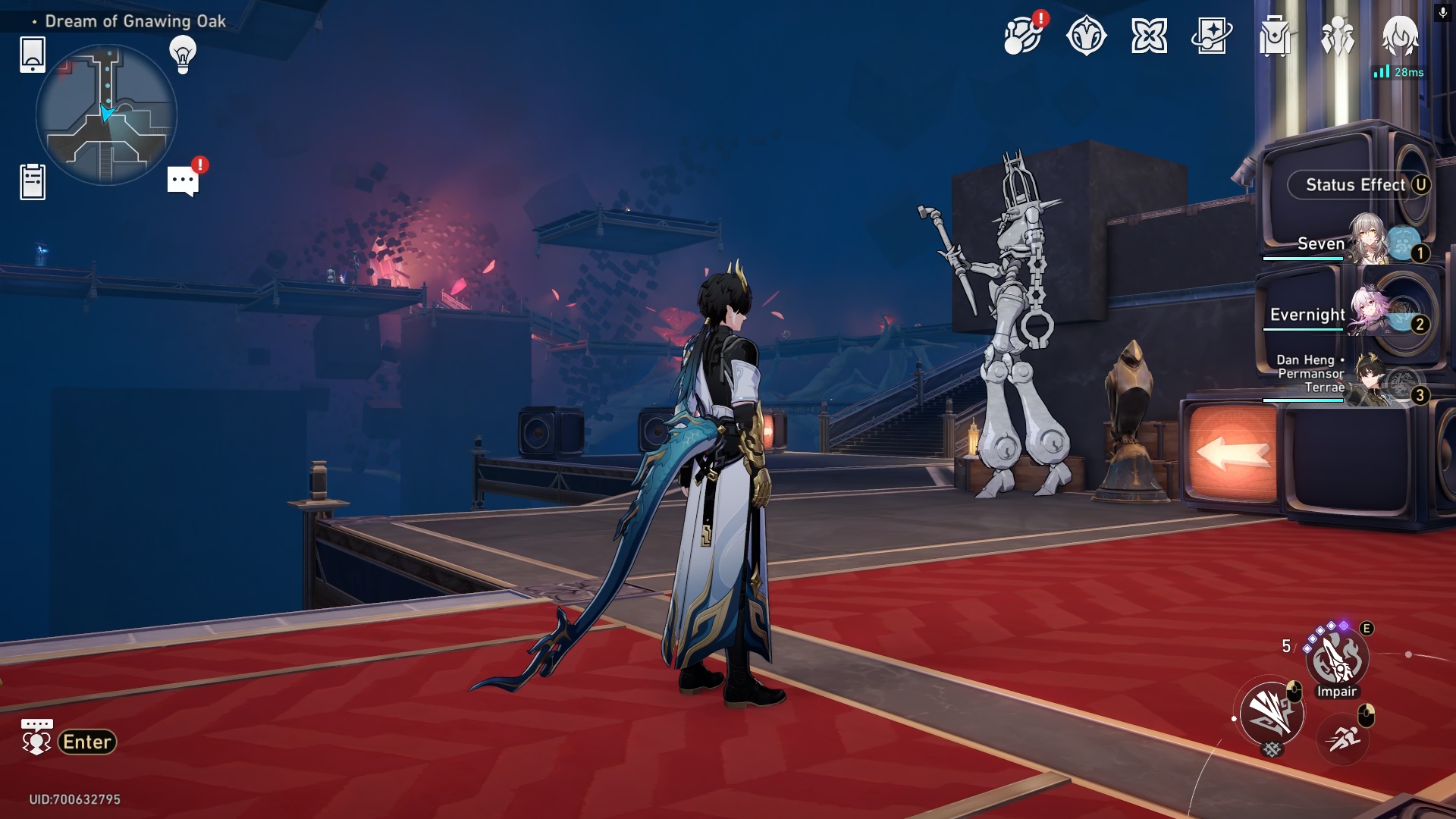This screenshot has height=819, width=1456.
Task: Open the mission clipboard icon
Action: (x=33, y=182)
